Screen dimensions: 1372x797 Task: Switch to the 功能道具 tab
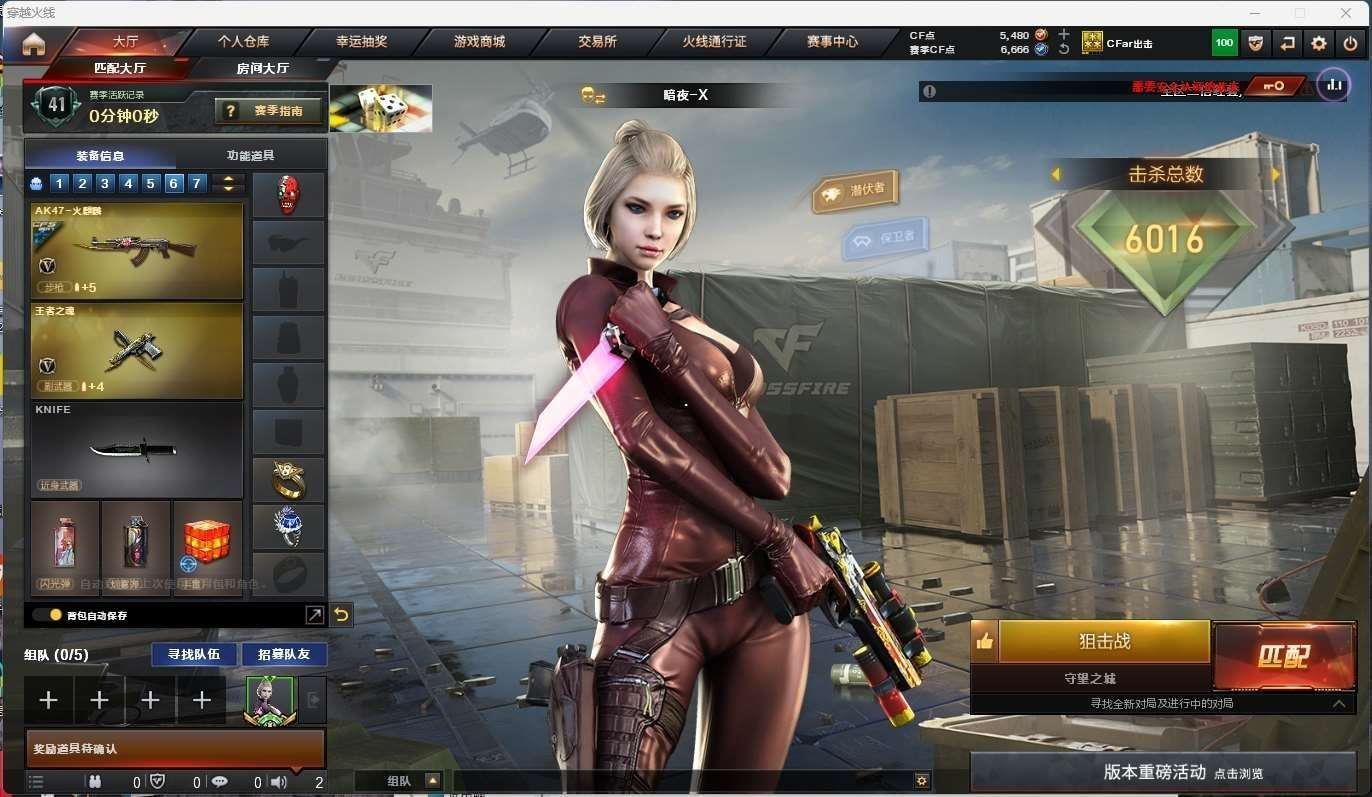(x=251, y=156)
